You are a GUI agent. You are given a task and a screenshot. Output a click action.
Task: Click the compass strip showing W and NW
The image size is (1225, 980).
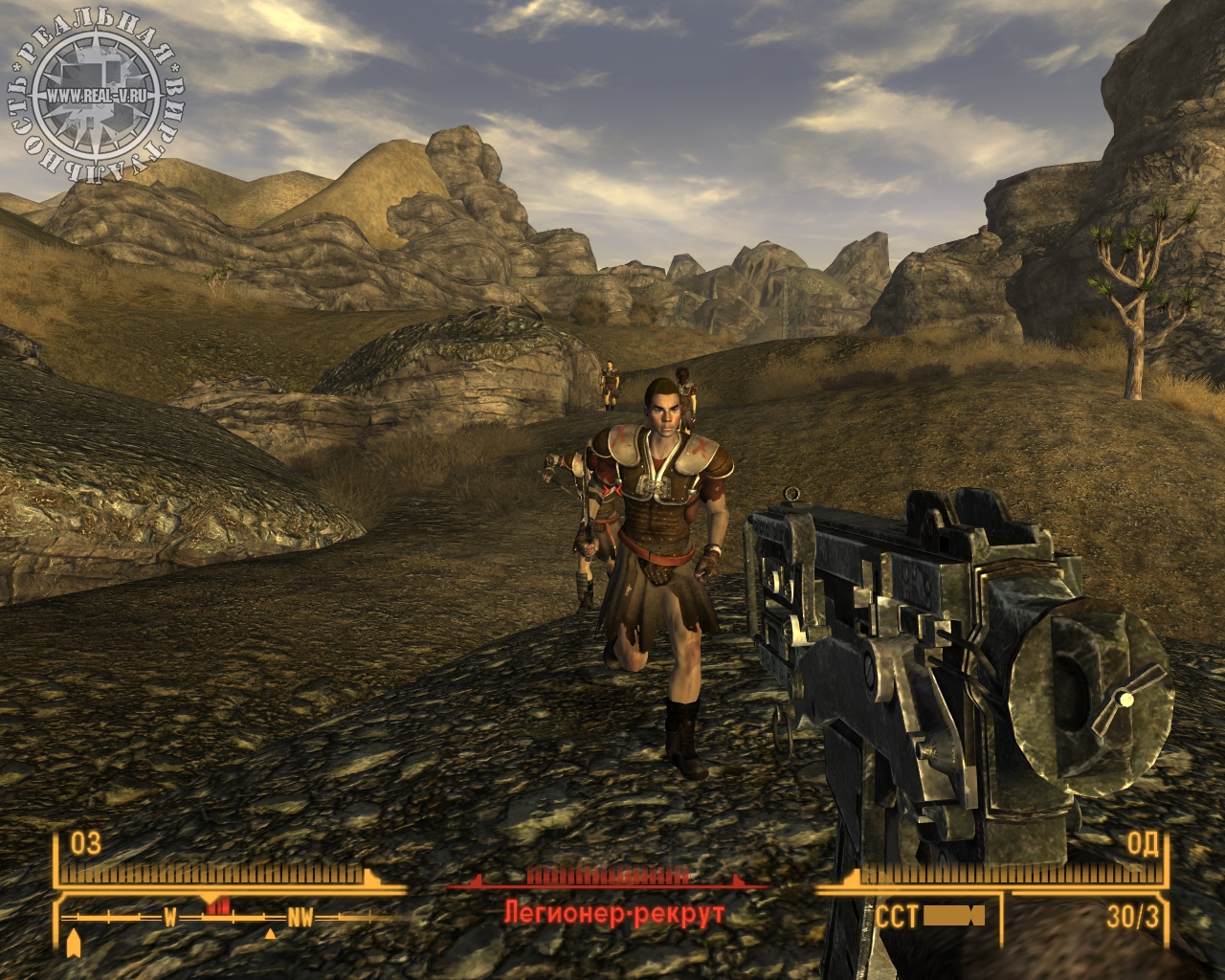point(230,919)
